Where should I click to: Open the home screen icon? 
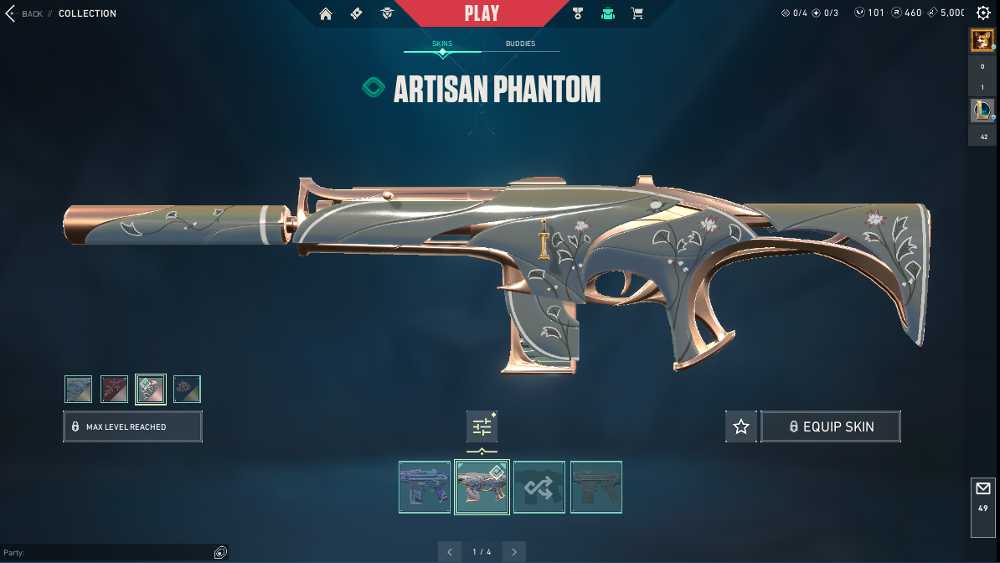[326, 14]
